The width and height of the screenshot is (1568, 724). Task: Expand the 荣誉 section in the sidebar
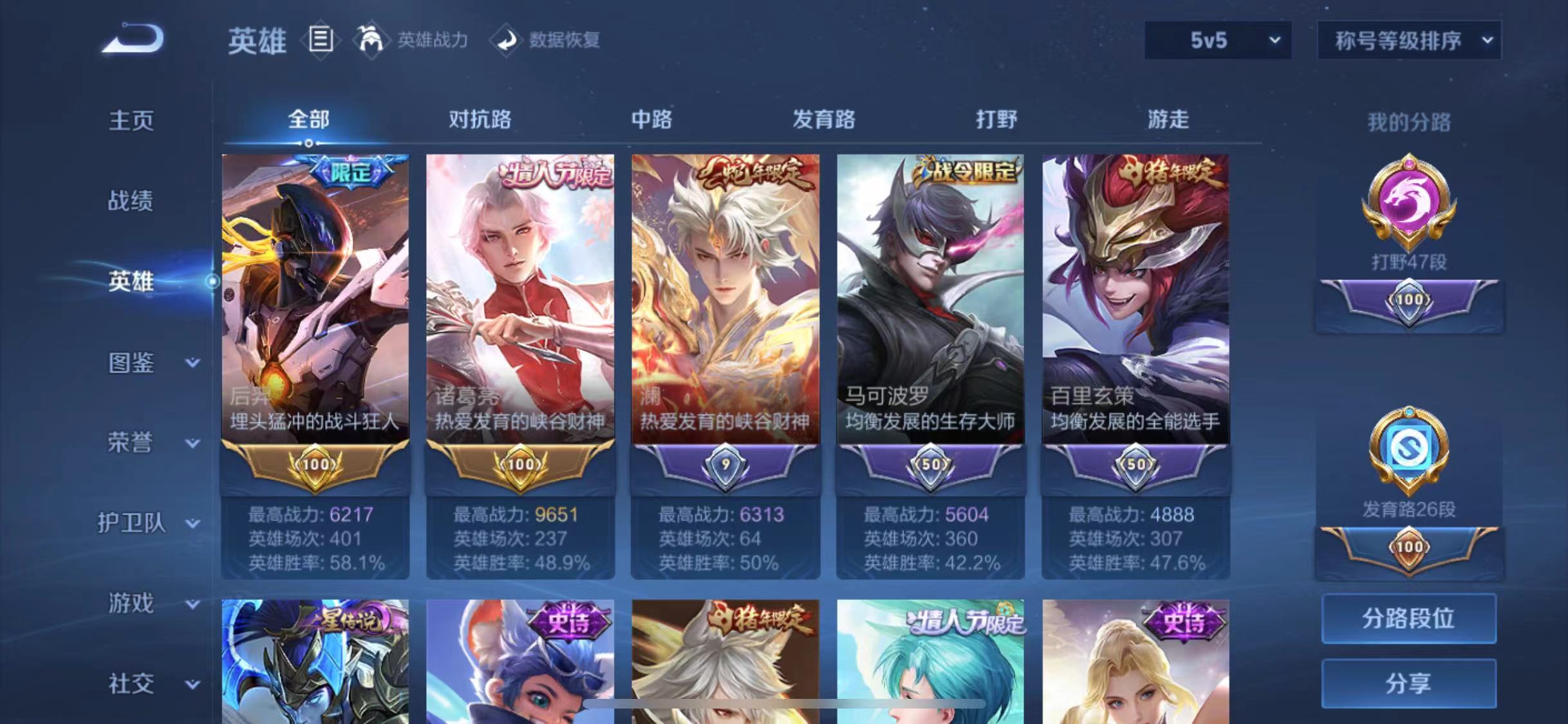pos(132,443)
